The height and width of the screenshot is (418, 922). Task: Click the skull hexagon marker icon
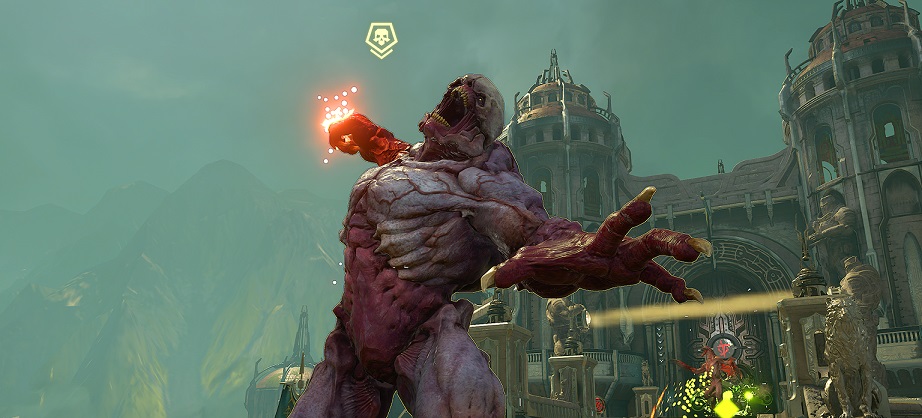coord(381,39)
